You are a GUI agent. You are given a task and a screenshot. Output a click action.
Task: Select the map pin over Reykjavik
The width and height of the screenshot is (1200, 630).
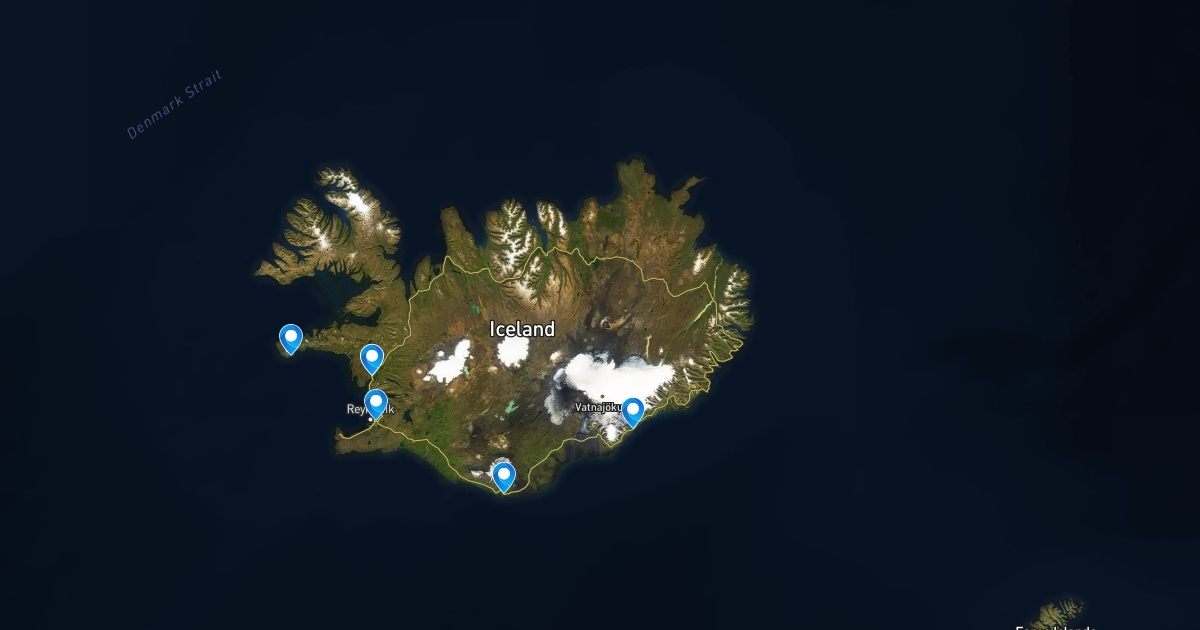click(376, 403)
